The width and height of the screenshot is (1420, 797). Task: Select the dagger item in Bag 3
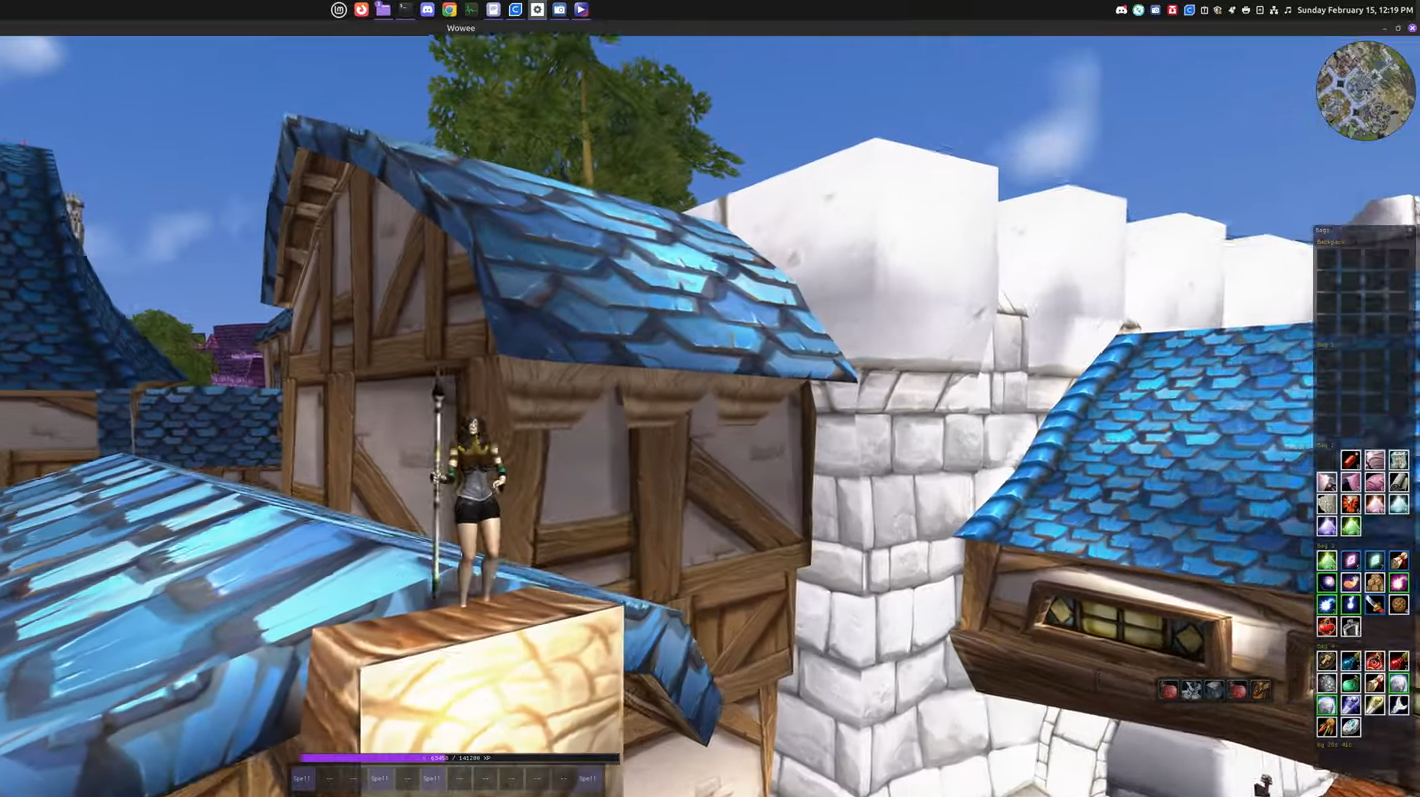1376,605
